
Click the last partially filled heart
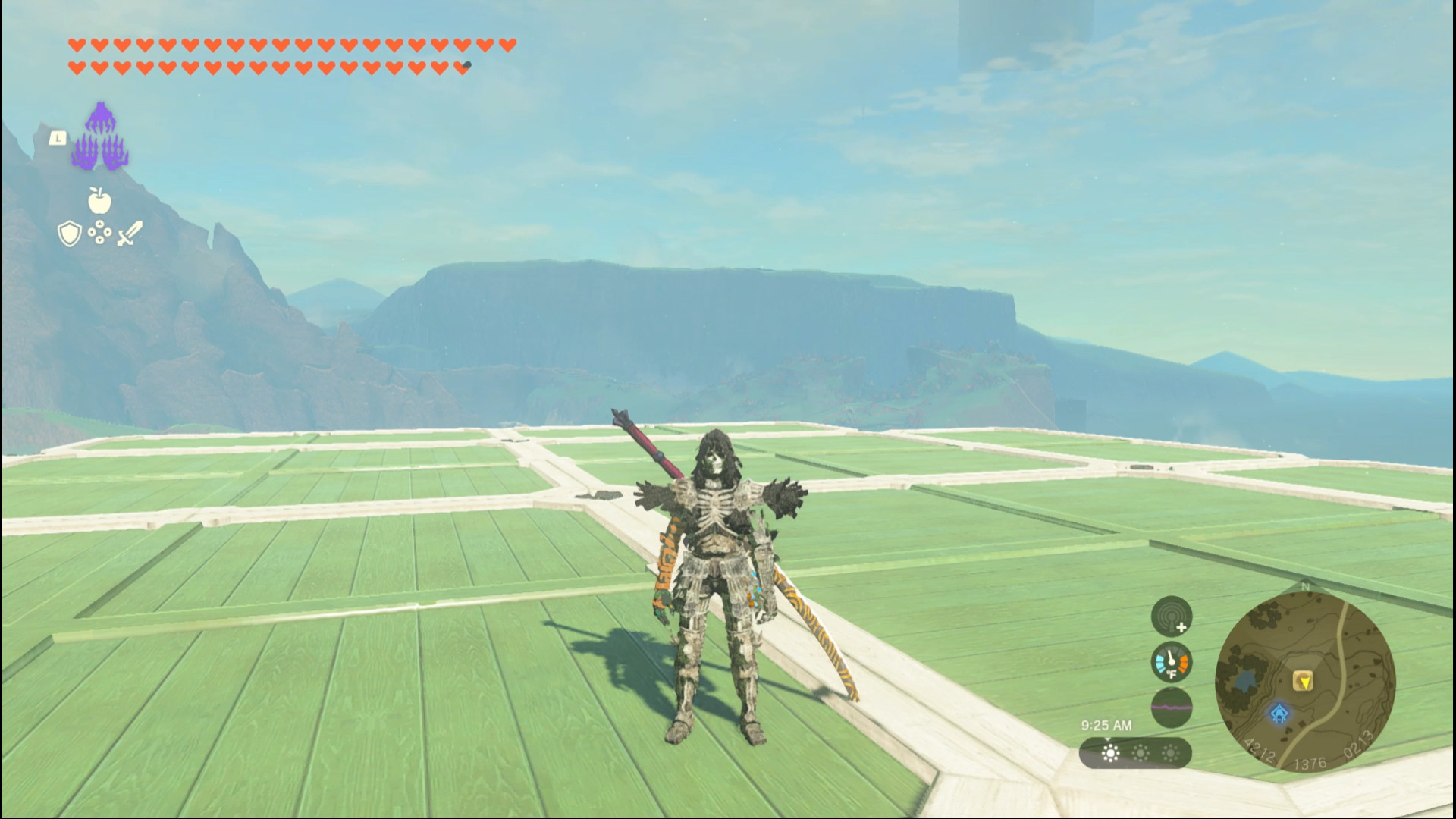tap(464, 66)
